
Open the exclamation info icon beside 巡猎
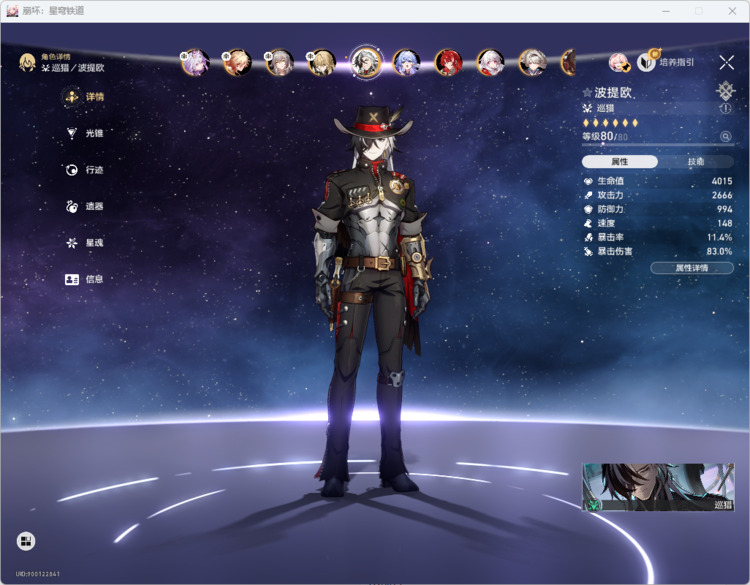tap(726, 108)
